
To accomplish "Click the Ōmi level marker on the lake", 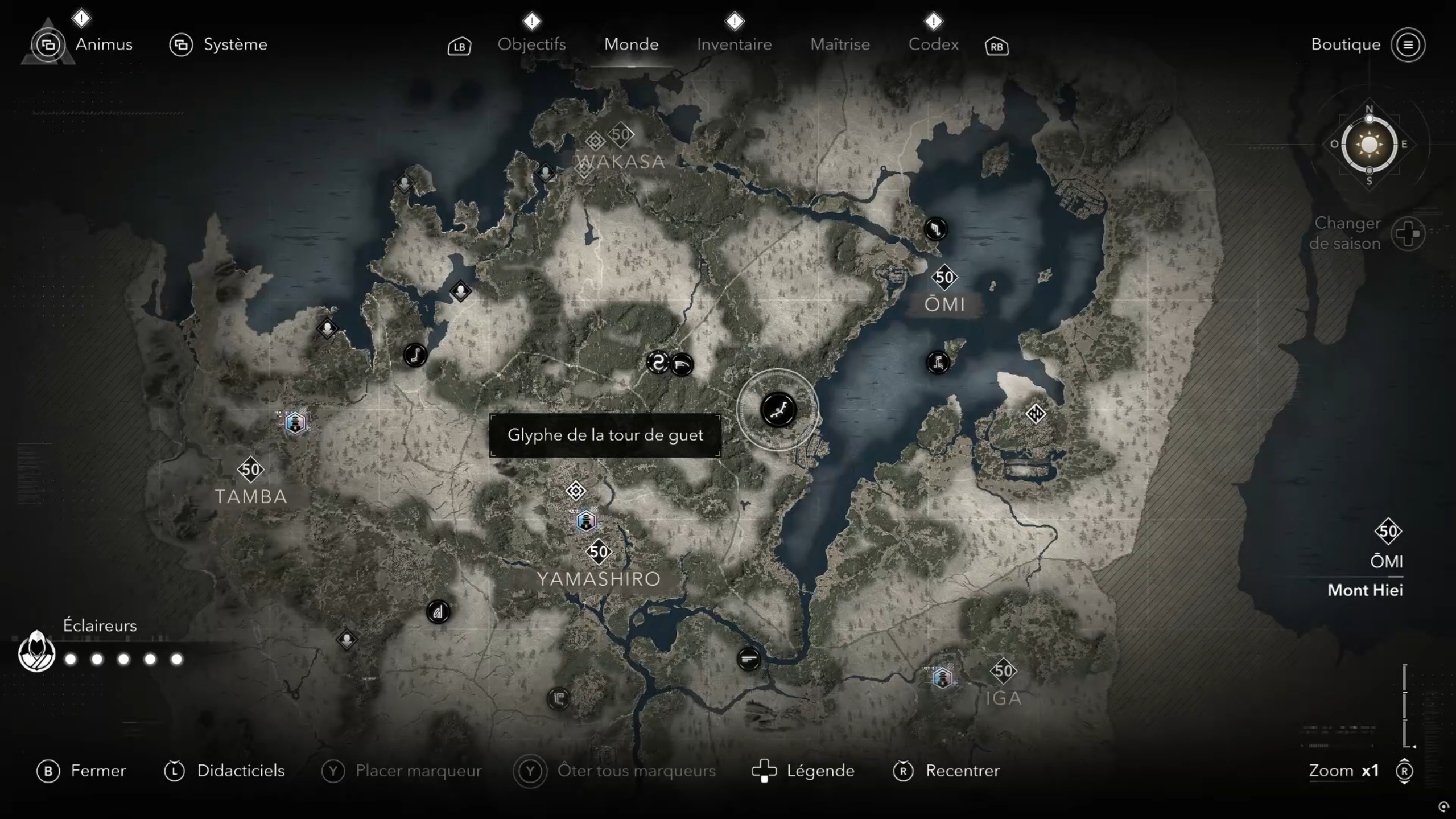I will [944, 277].
